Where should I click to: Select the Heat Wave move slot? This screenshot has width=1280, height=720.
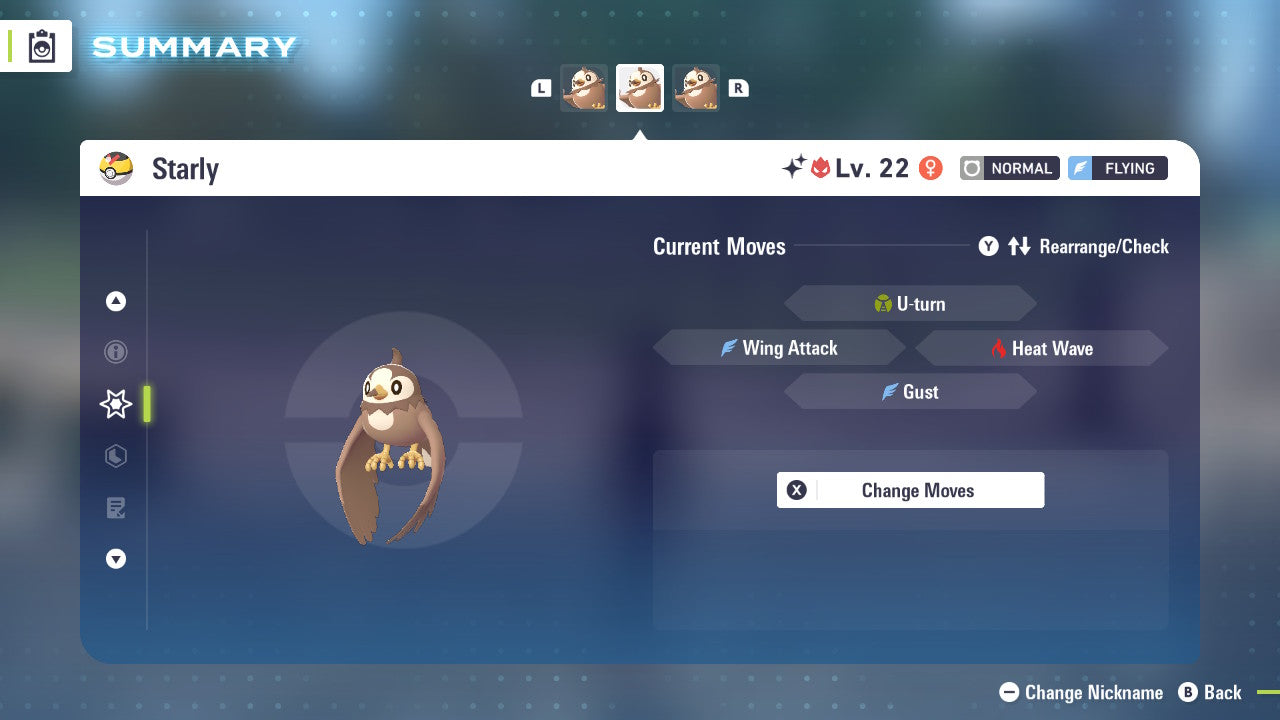coord(1042,348)
